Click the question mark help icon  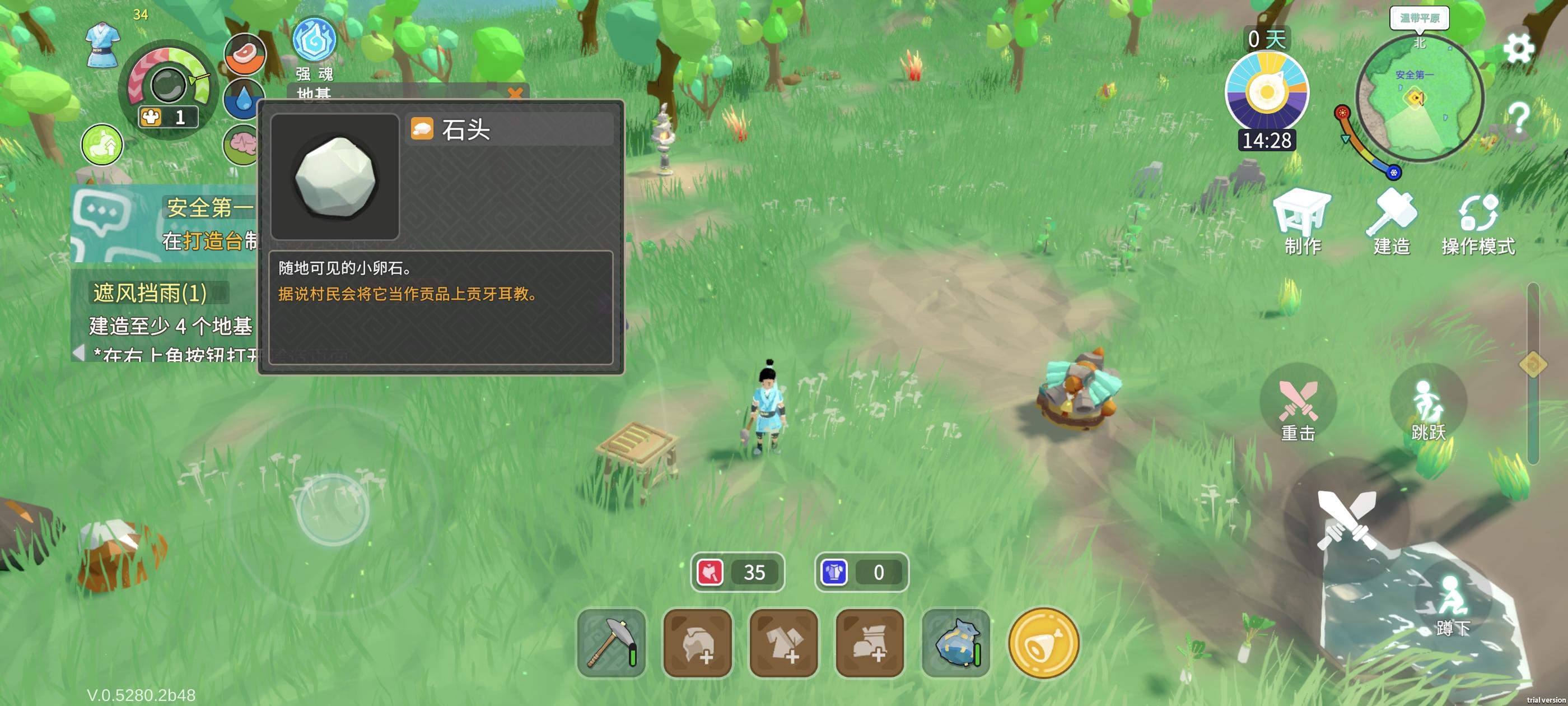(x=1518, y=118)
